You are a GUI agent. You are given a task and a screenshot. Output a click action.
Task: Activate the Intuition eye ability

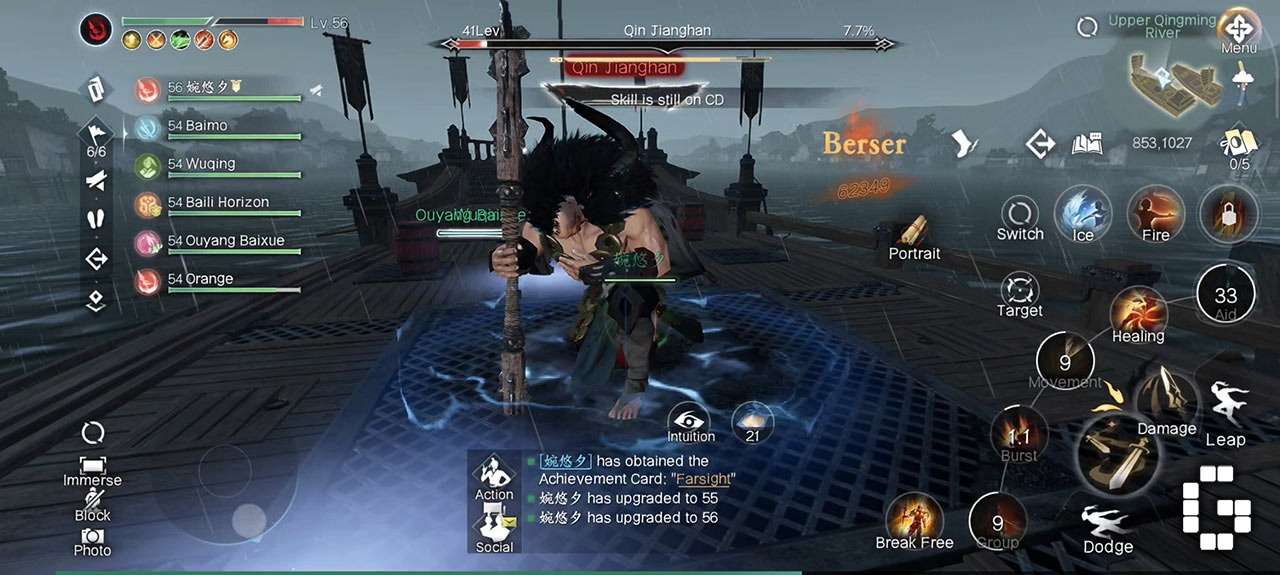(x=690, y=419)
